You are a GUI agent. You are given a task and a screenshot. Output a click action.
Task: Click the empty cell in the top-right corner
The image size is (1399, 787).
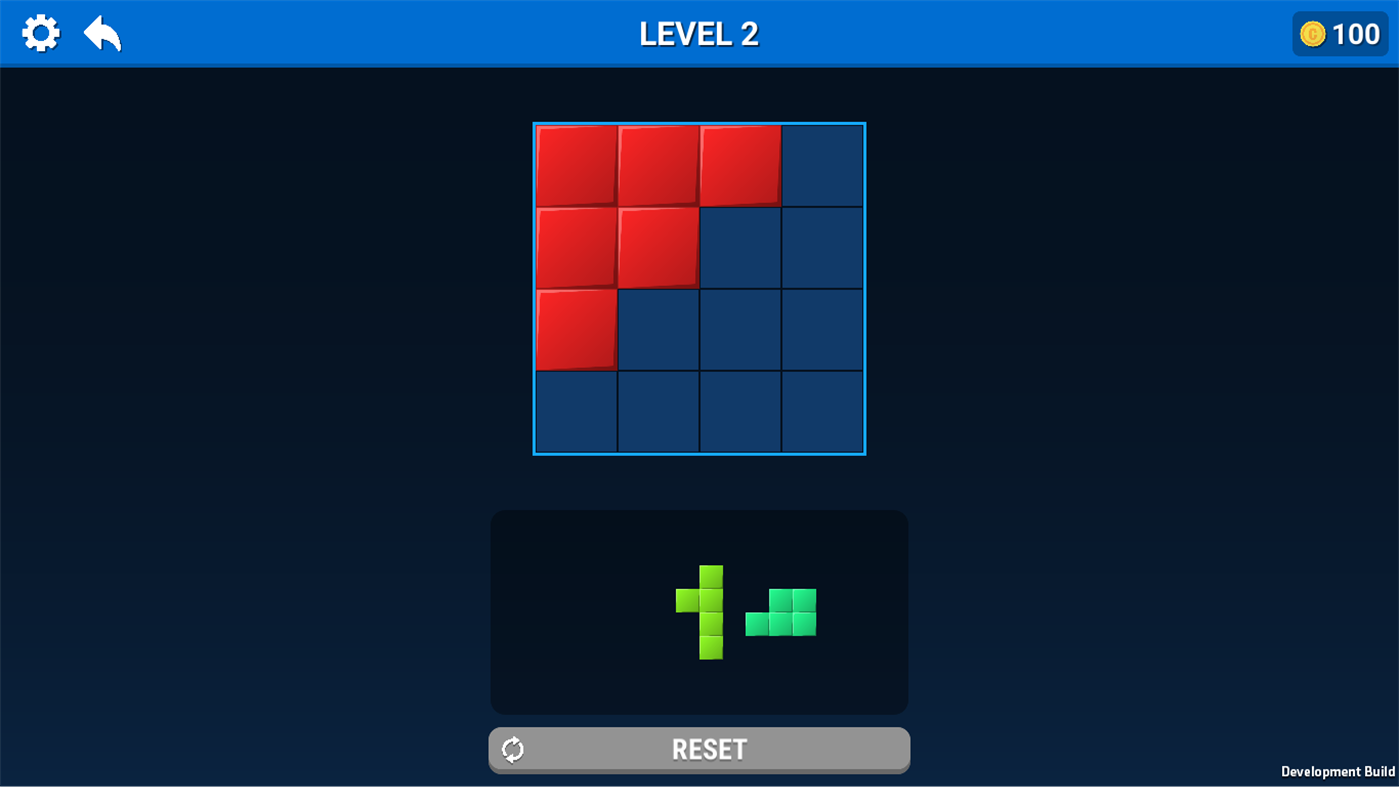(822, 165)
